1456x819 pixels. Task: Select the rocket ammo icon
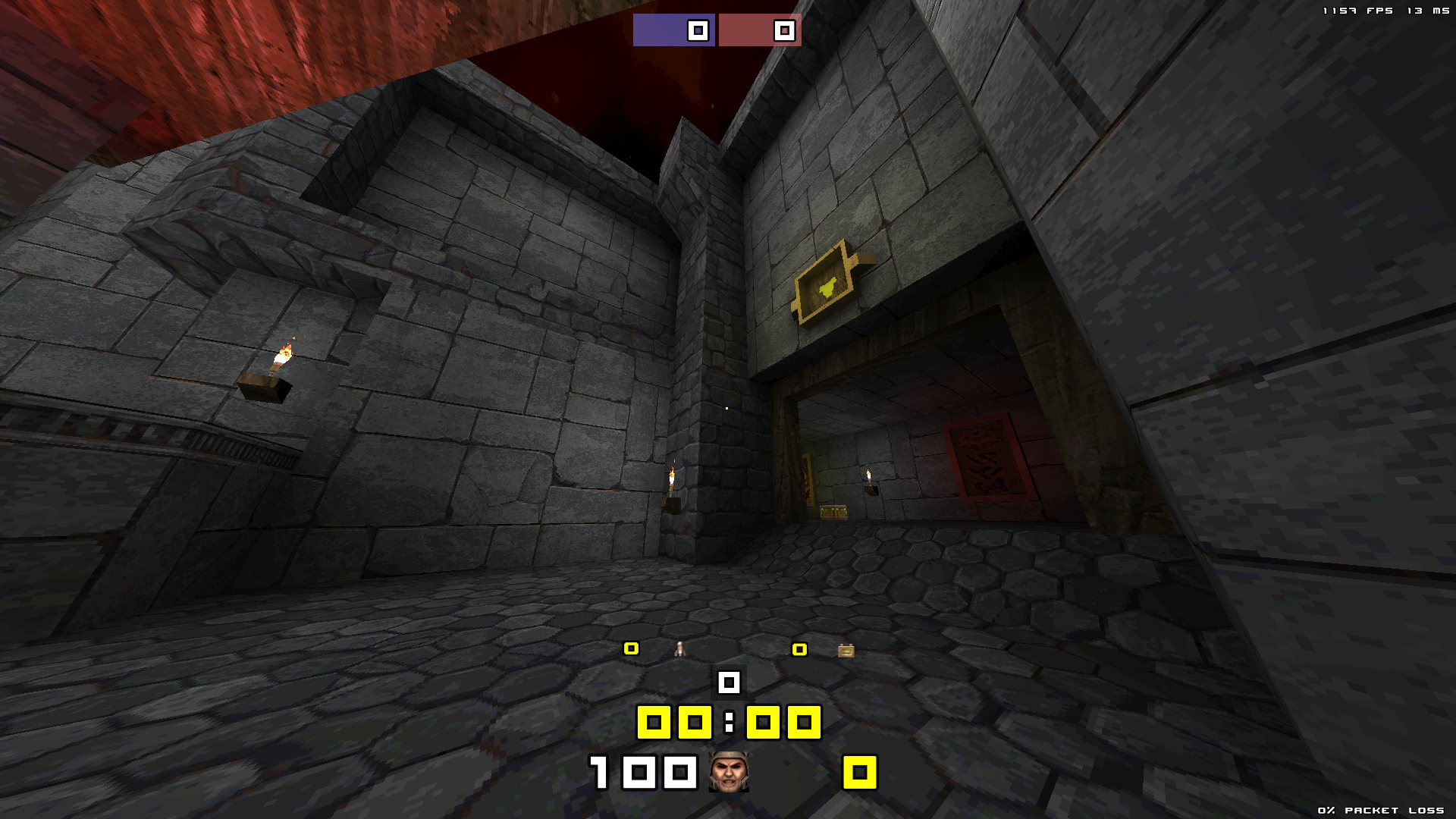point(680,649)
